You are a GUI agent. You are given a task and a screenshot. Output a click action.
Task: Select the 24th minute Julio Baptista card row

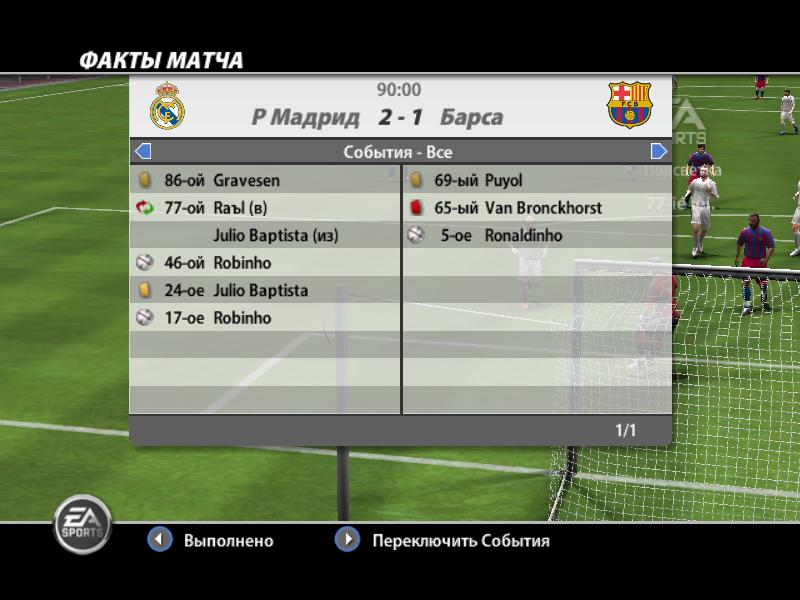point(265,291)
